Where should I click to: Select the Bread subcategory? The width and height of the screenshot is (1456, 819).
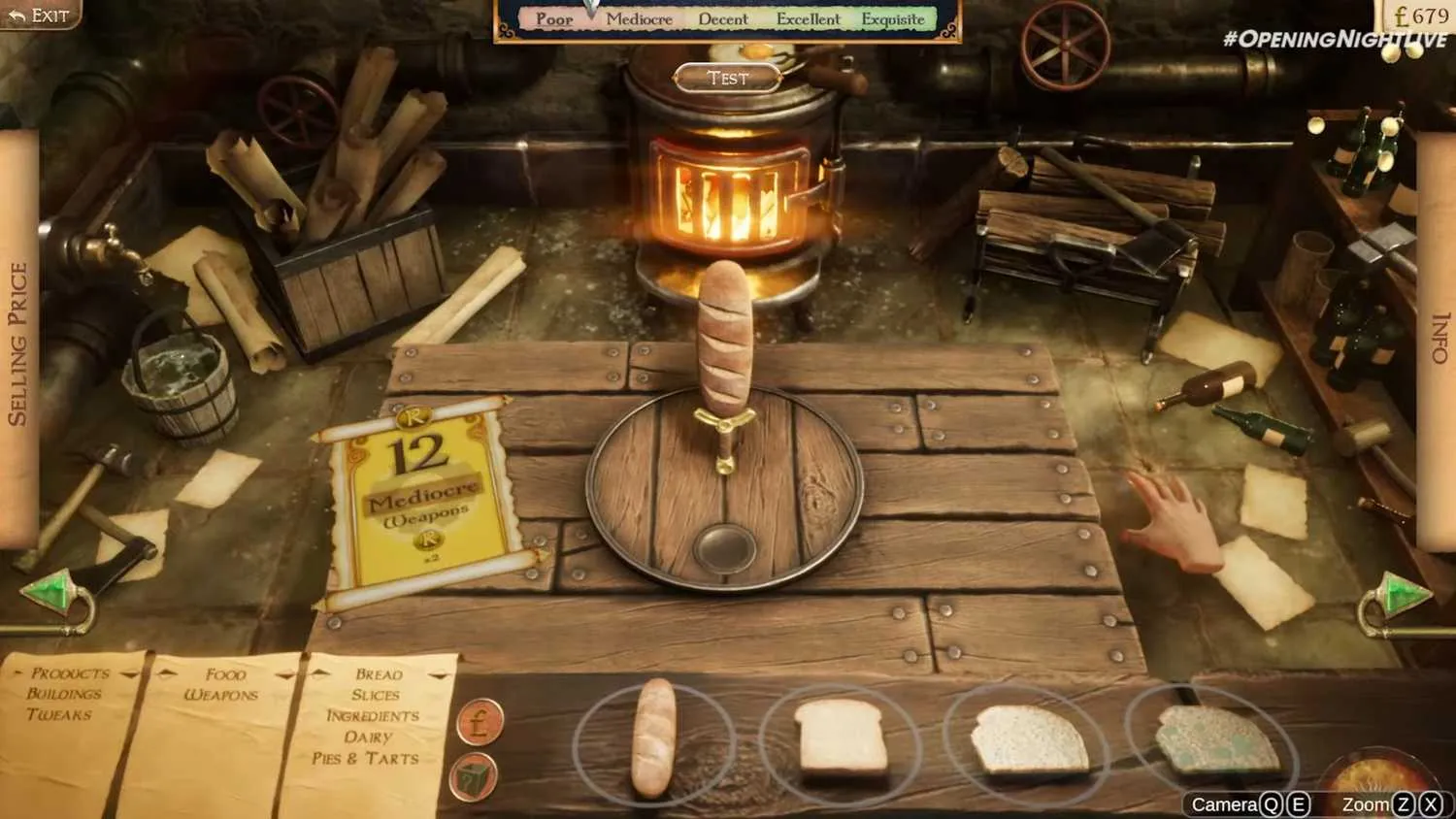point(379,674)
